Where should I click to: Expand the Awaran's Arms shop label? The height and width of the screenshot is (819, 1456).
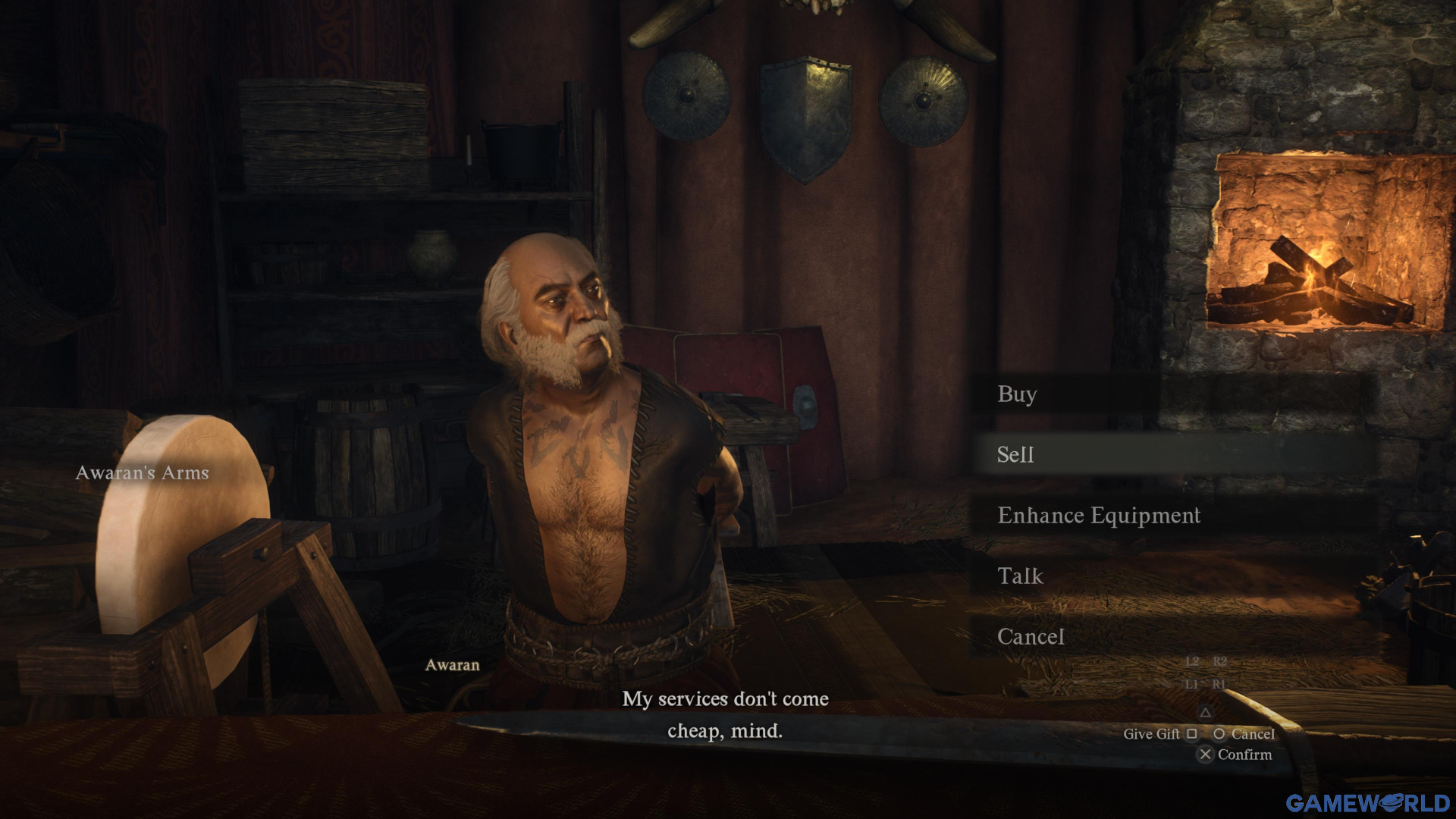coord(142,472)
